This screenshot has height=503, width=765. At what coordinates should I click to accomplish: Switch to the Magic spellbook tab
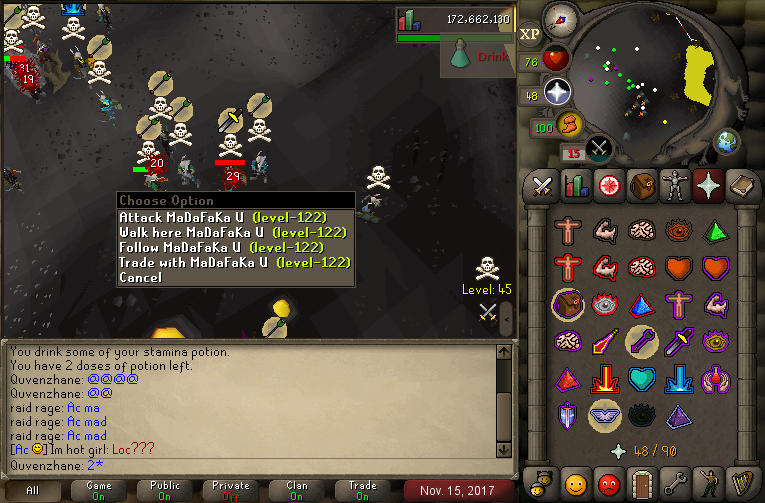click(x=708, y=185)
